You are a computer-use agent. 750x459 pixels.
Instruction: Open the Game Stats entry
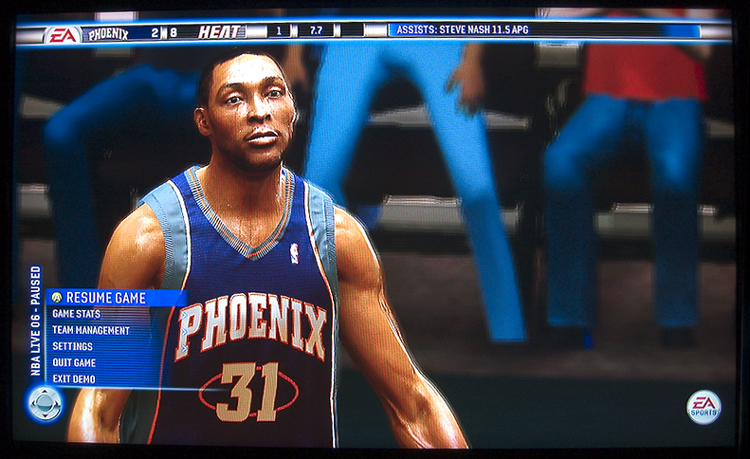tap(76, 314)
